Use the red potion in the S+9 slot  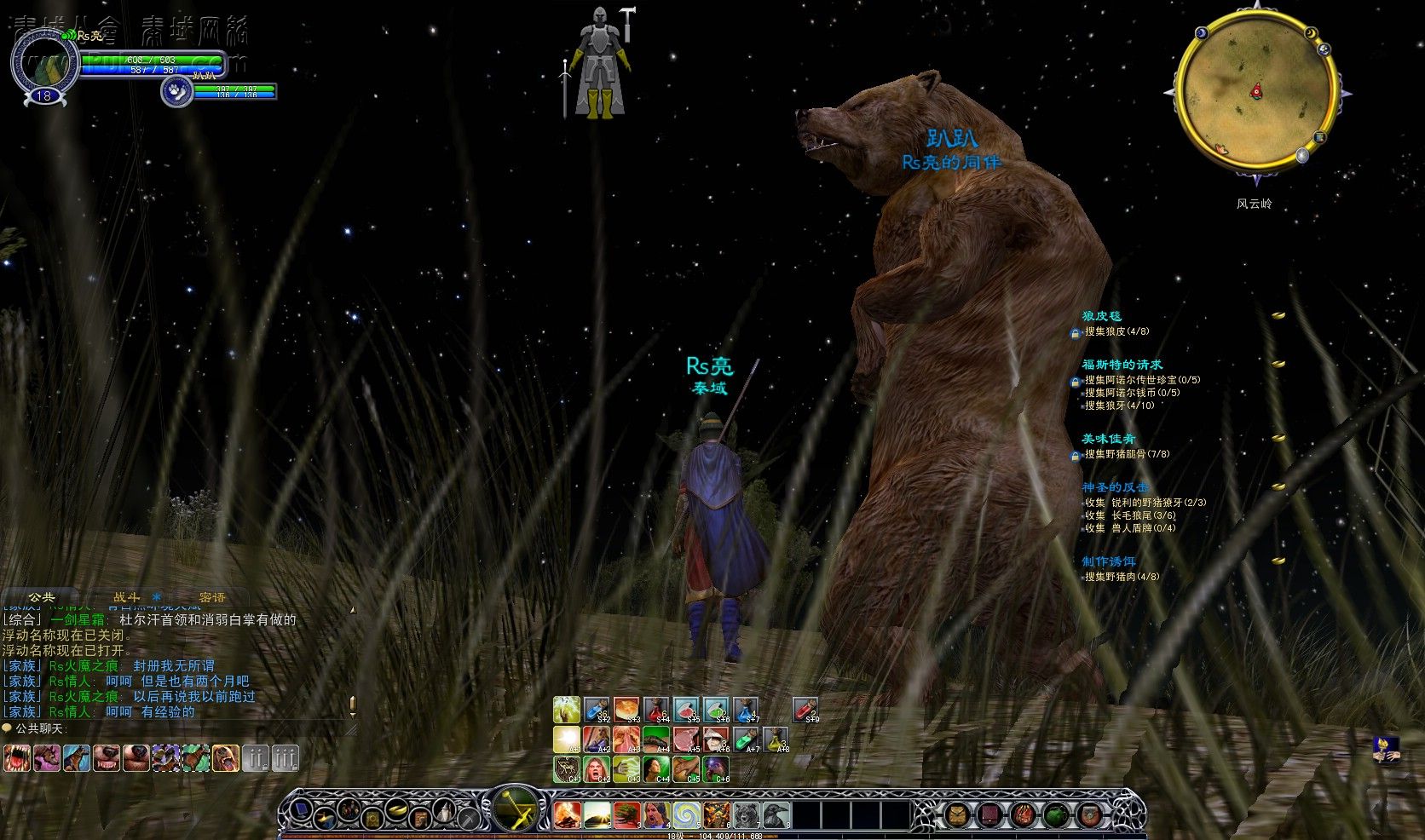[805, 709]
